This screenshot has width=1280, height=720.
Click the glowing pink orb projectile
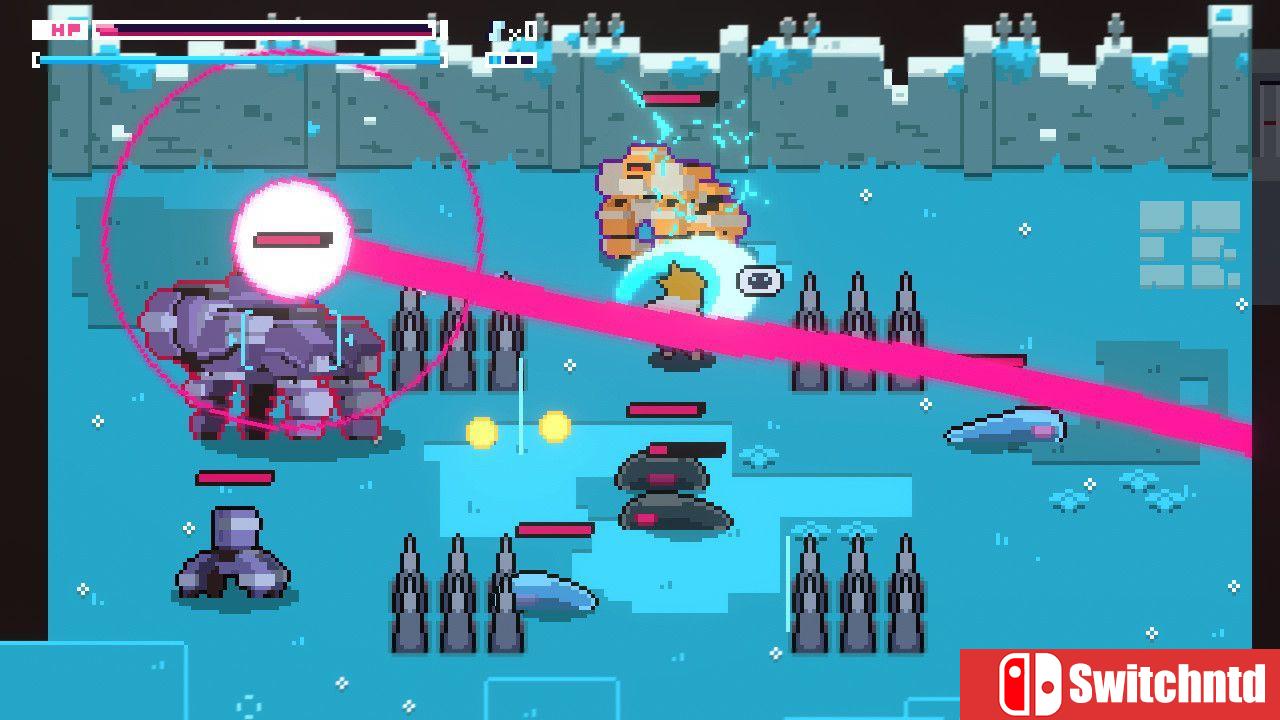pos(292,239)
